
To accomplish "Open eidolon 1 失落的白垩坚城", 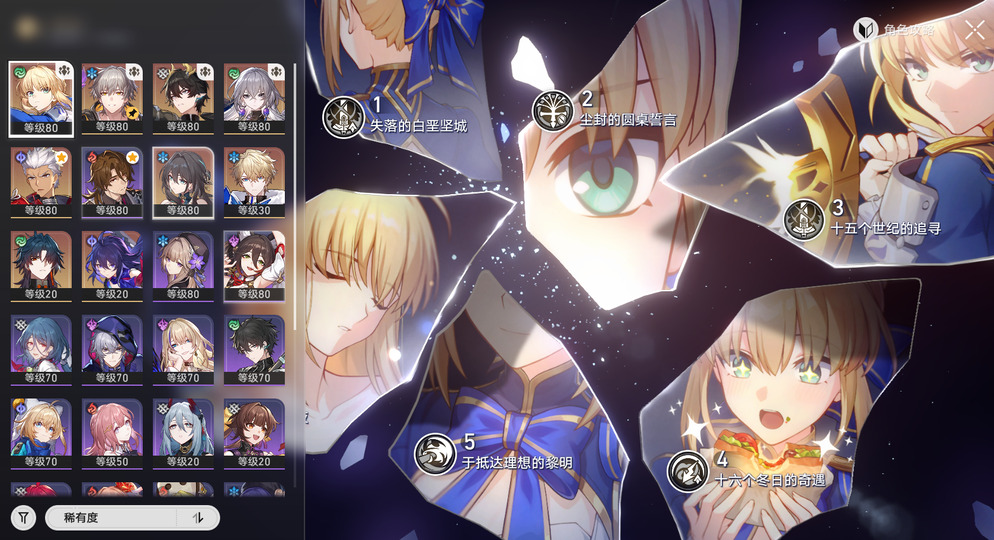I will pos(341,117).
